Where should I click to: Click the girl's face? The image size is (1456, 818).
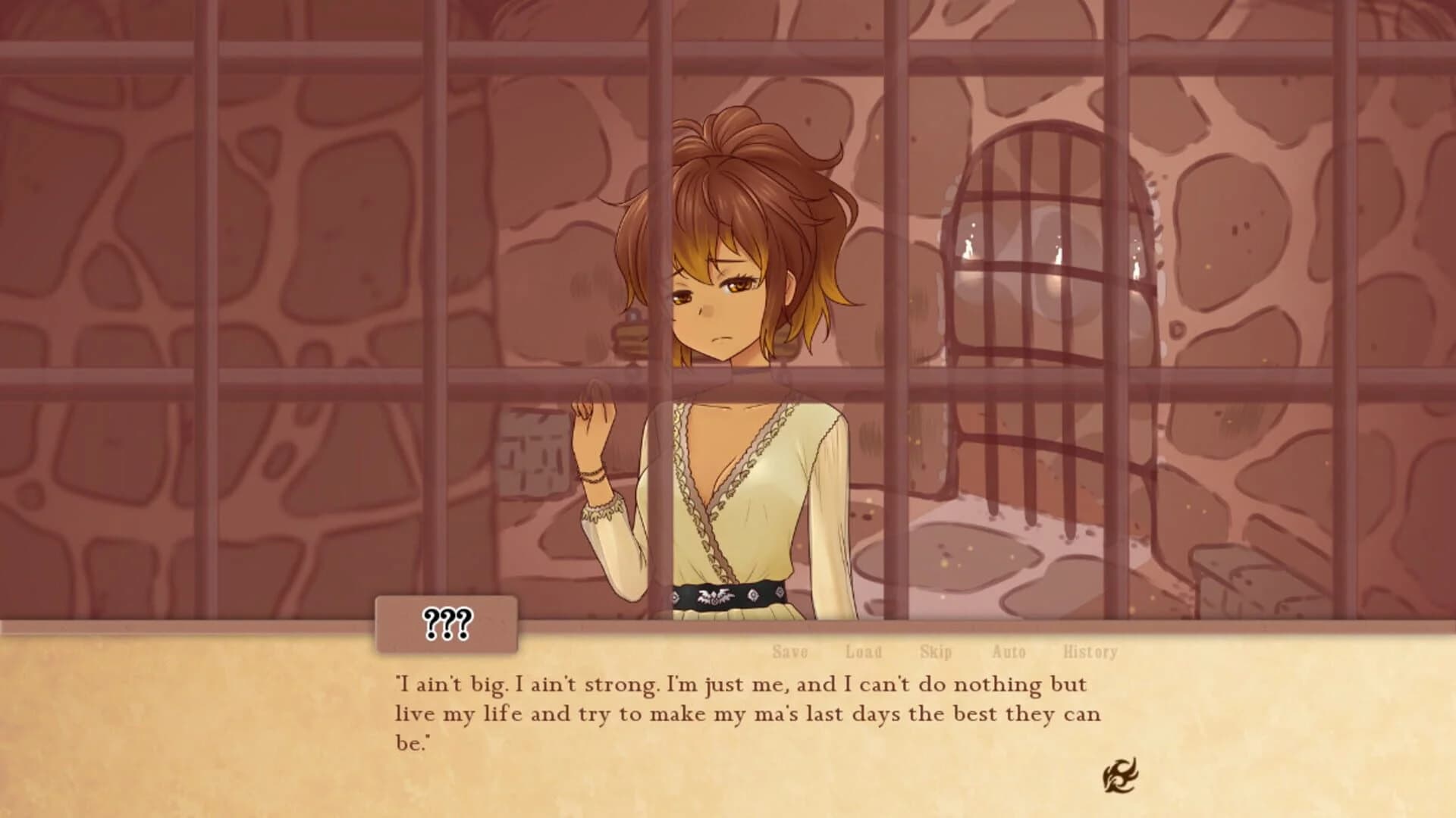720,303
